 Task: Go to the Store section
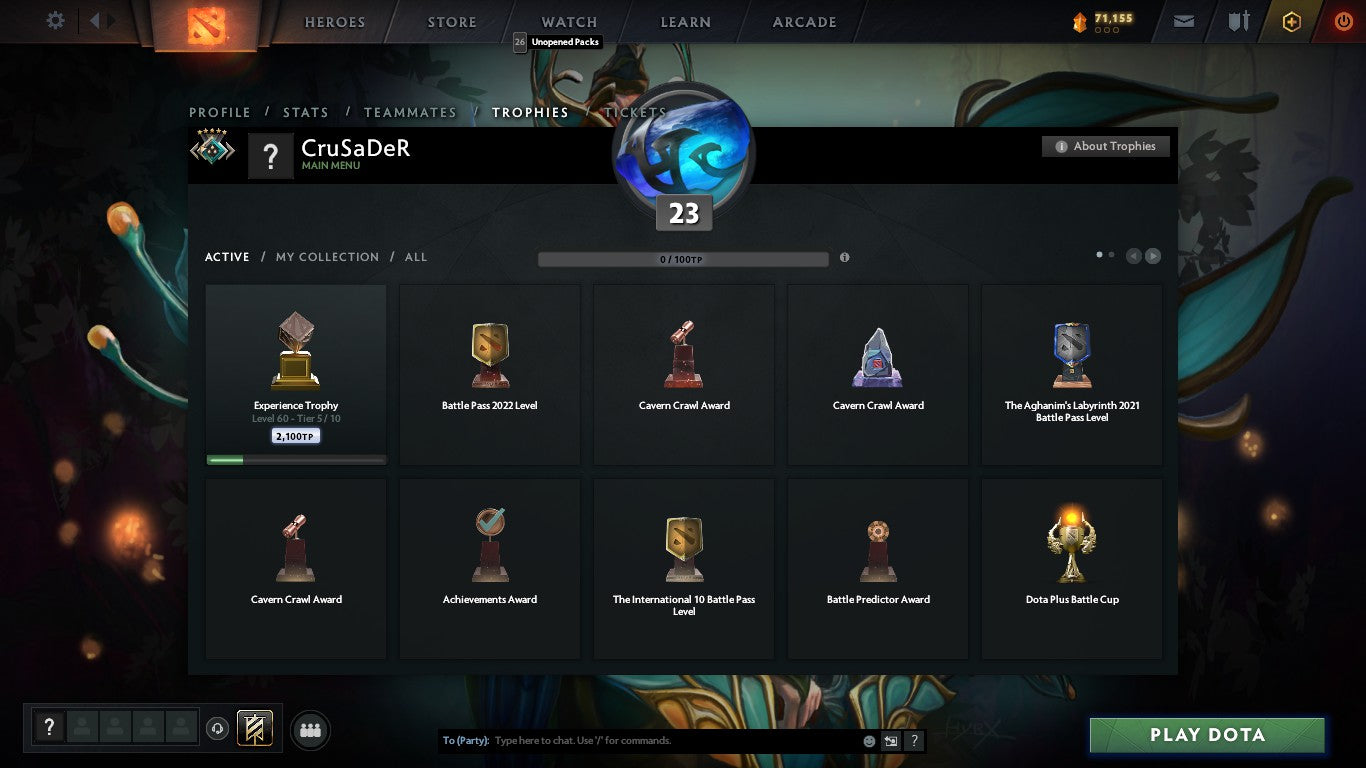tap(452, 22)
